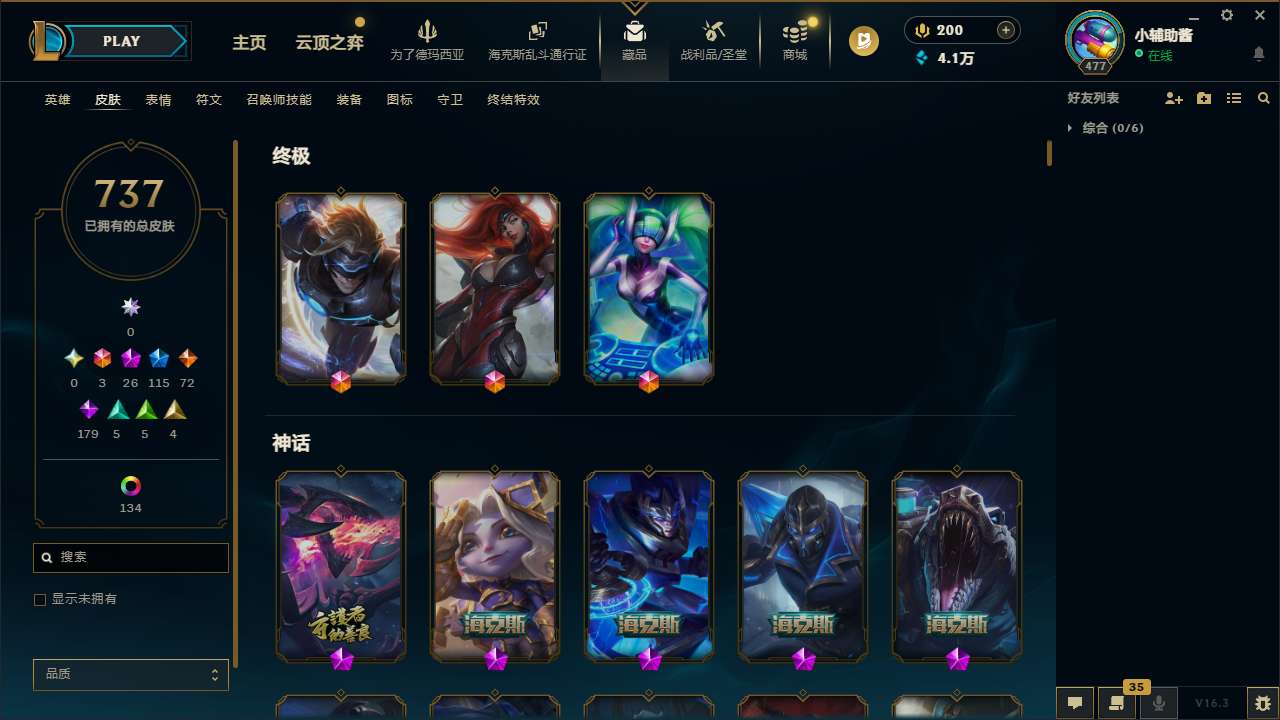Open the 品质 quality dropdown
Screen dimensions: 1280x720
click(x=130, y=674)
